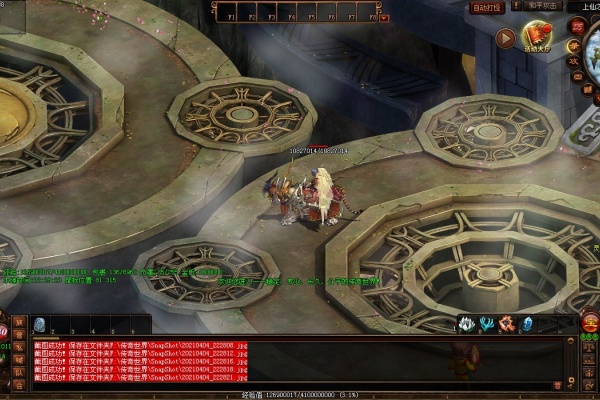Open the envelope mail icon
Screen dimensions: 600x400
[576, 75]
